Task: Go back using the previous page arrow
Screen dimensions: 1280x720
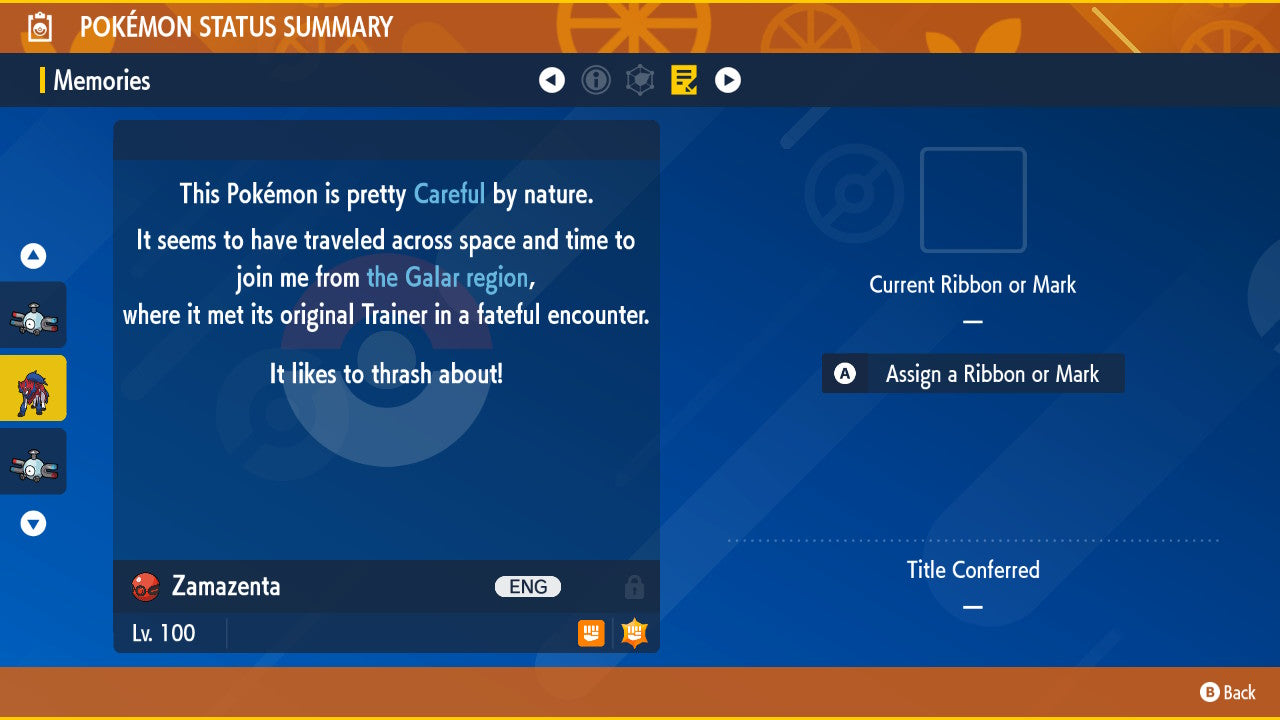Action: [552, 80]
